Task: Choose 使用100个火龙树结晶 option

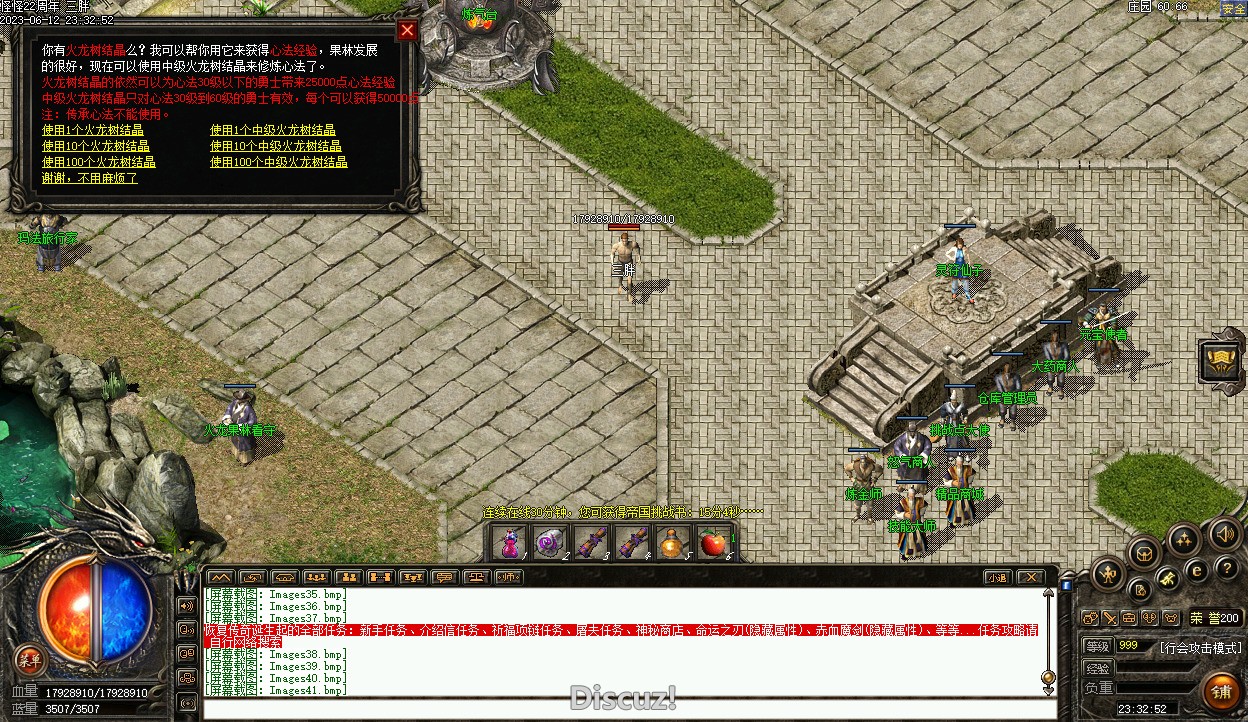Action: 98,162
